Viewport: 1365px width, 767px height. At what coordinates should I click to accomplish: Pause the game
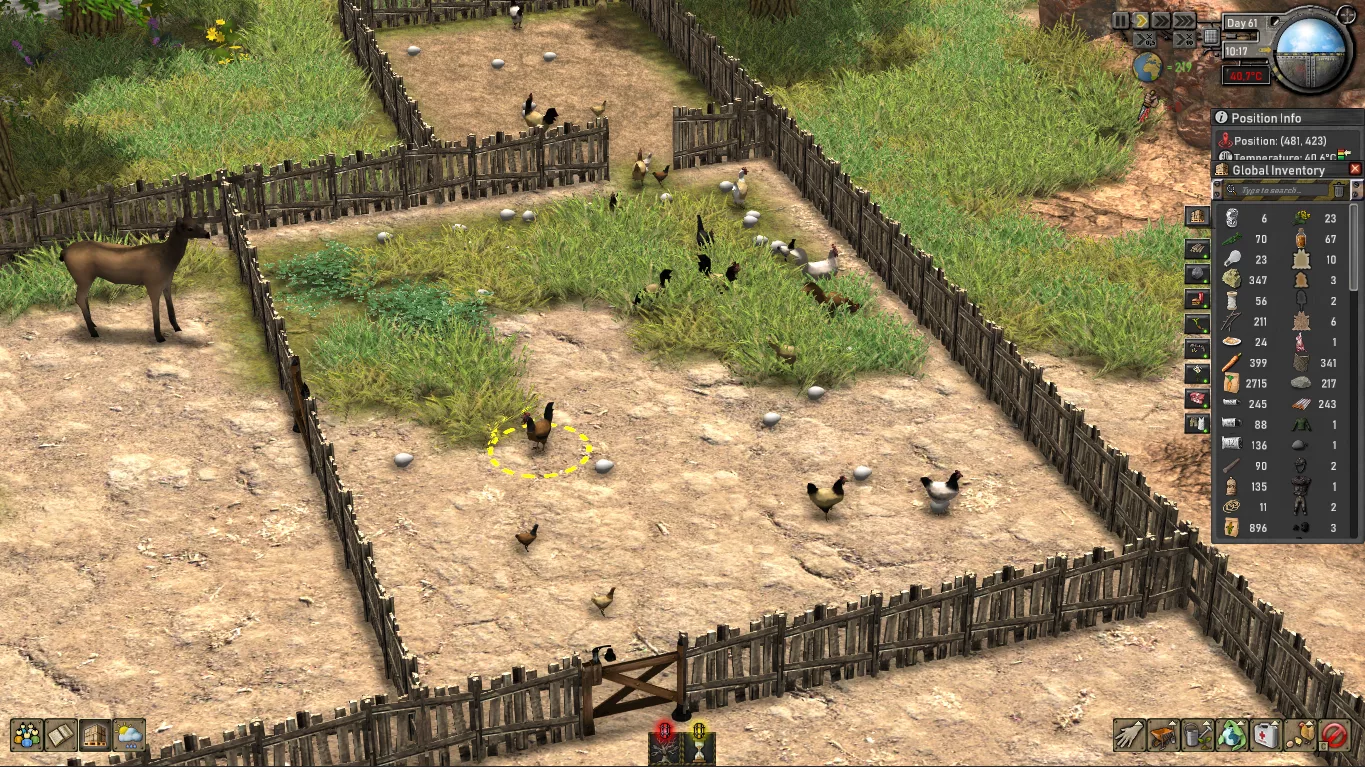click(x=1120, y=20)
